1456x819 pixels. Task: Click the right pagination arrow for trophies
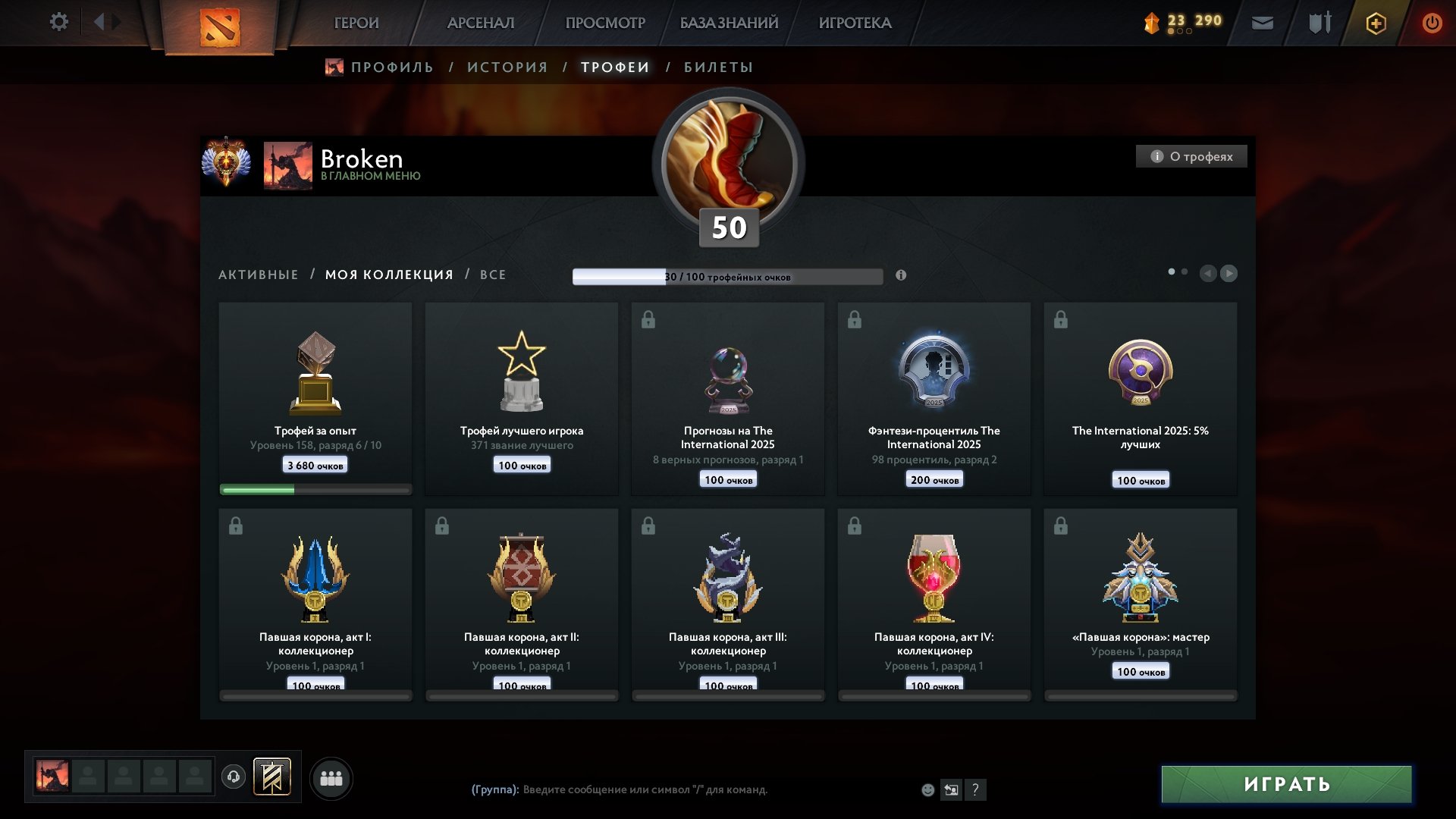point(1229,274)
